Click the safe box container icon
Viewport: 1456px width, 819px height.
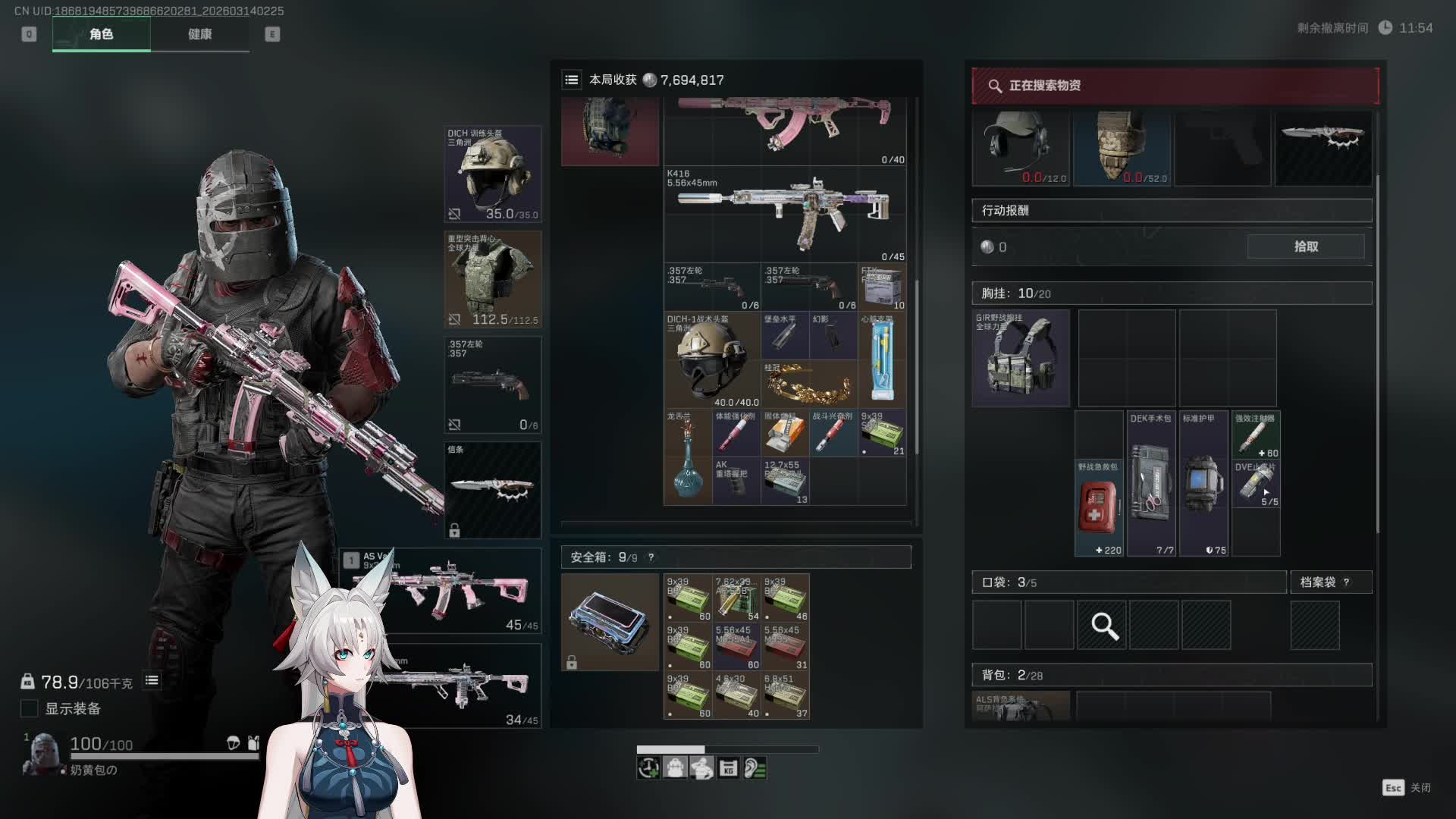click(610, 622)
